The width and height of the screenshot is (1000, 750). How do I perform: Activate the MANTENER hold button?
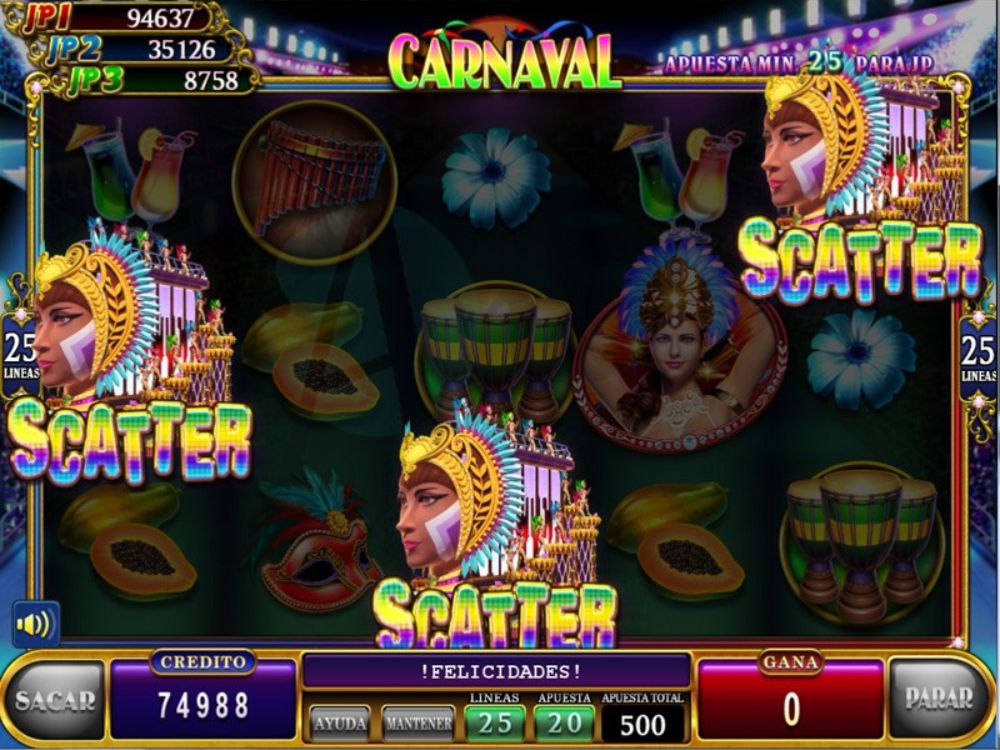(x=418, y=722)
